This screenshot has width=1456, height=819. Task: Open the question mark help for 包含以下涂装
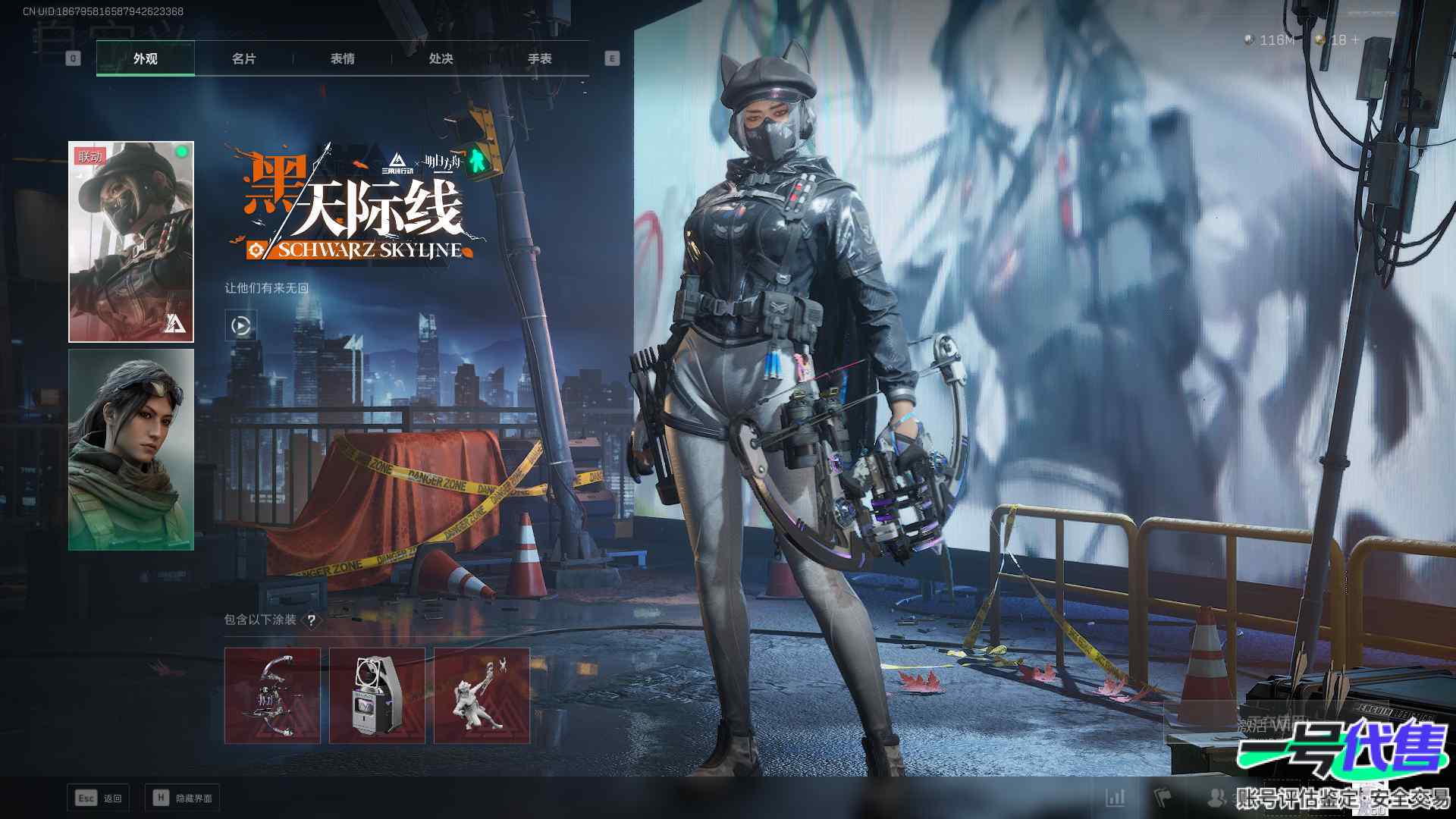(311, 620)
